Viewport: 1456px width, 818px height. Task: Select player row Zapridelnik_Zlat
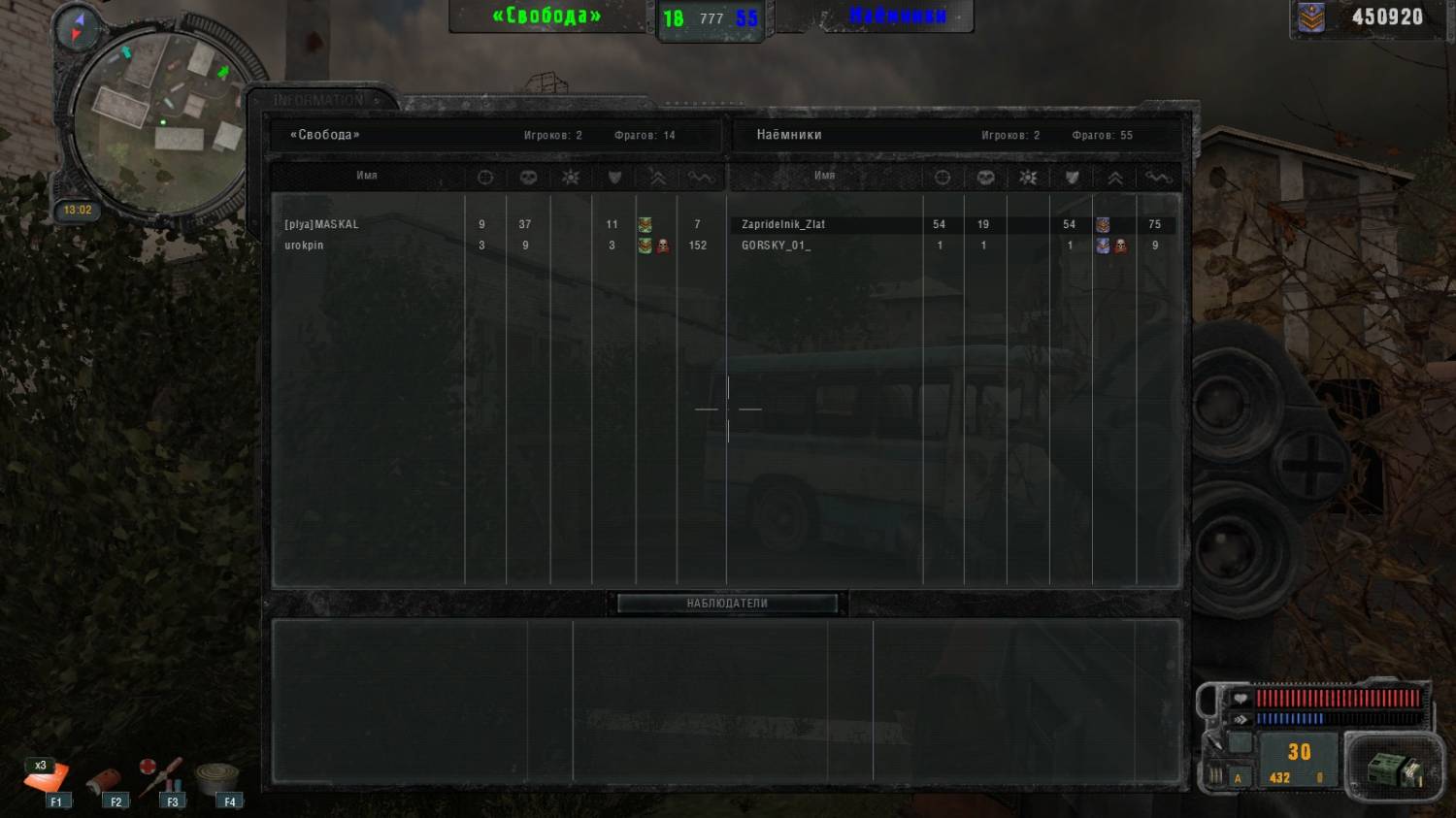(x=783, y=224)
